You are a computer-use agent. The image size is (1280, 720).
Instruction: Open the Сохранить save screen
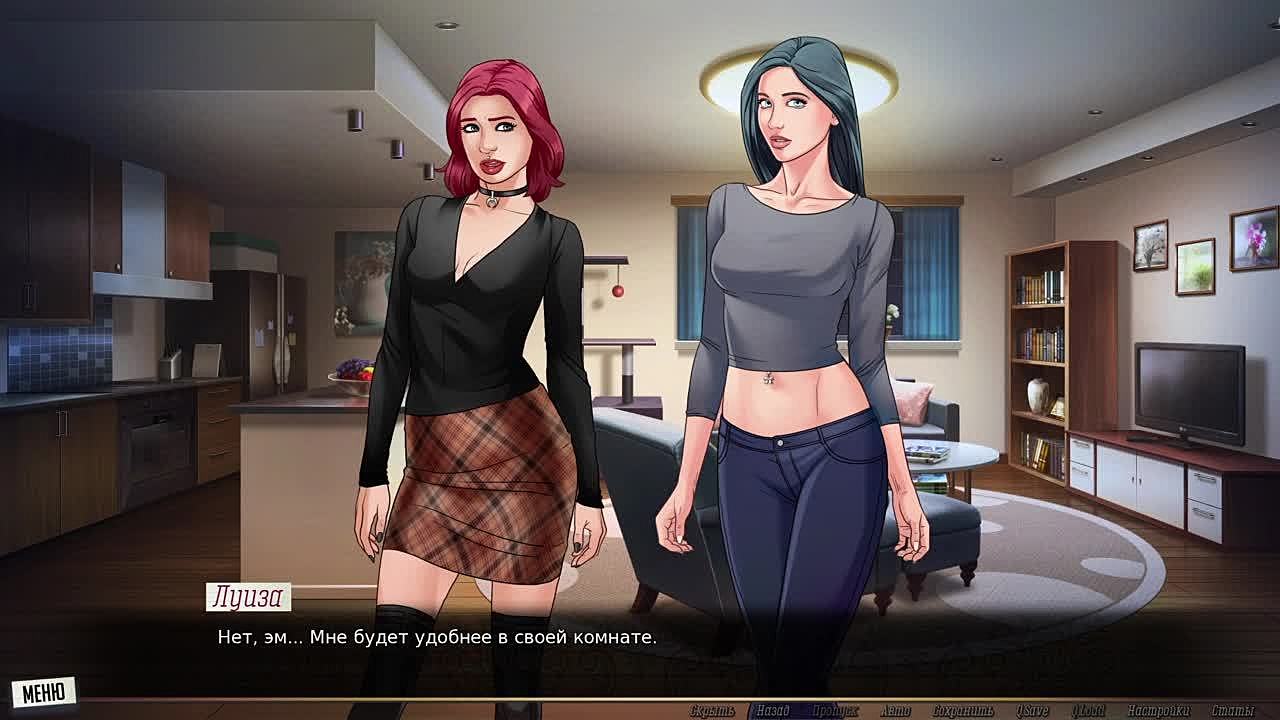[963, 711]
